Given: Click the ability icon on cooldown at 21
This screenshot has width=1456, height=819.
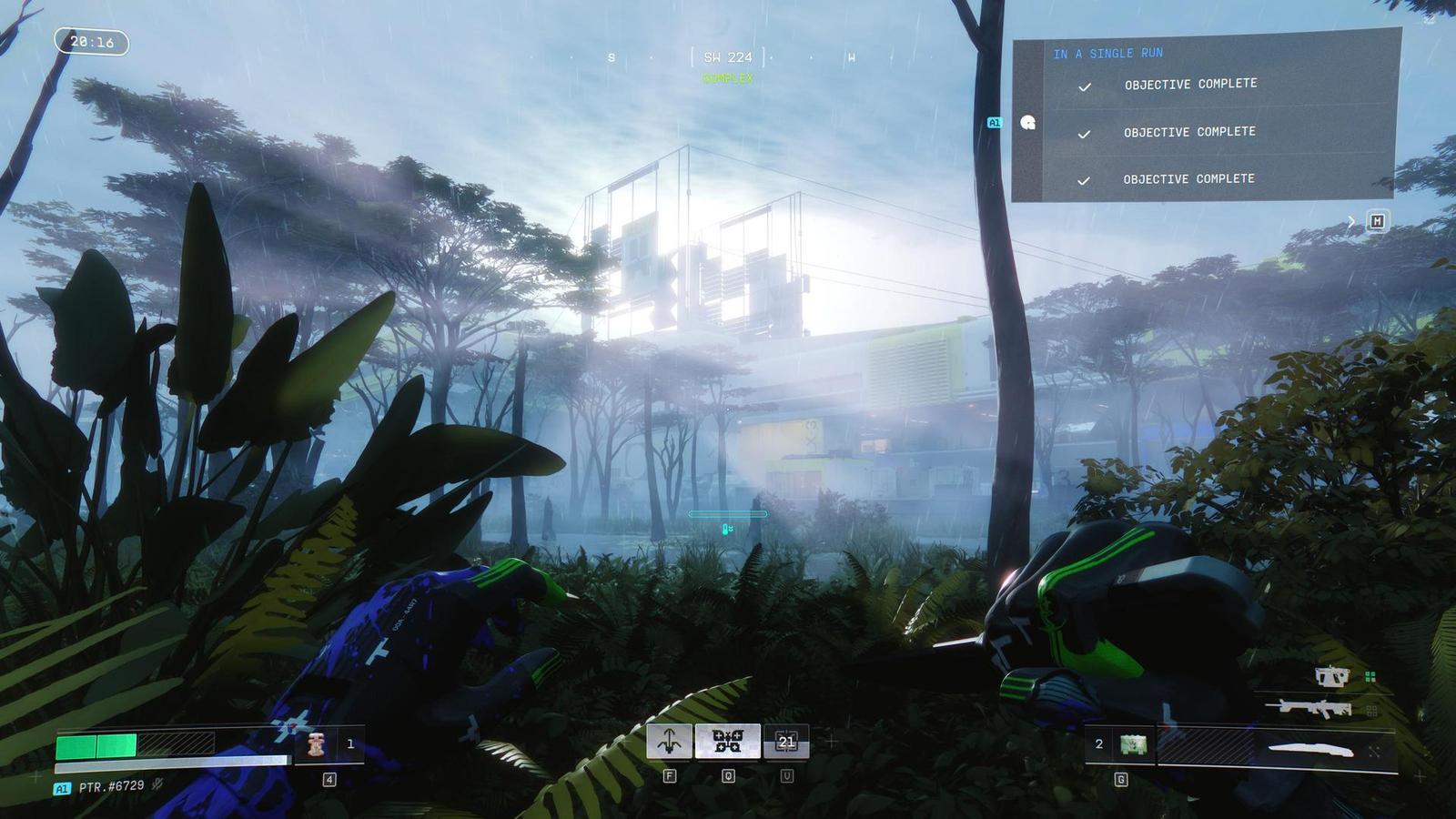Looking at the screenshot, I should tap(786, 742).
